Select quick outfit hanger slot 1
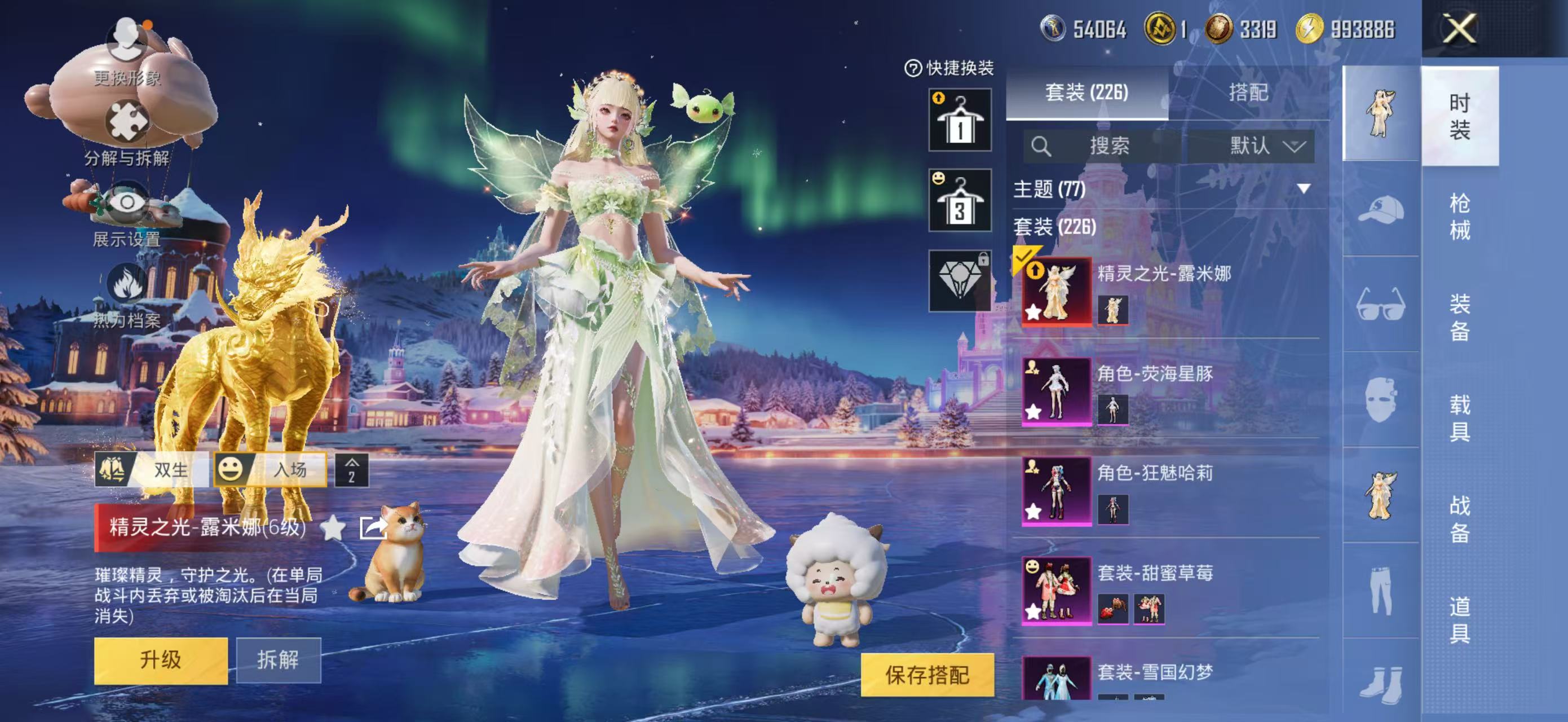 pyautogui.click(x=959, y=121)
